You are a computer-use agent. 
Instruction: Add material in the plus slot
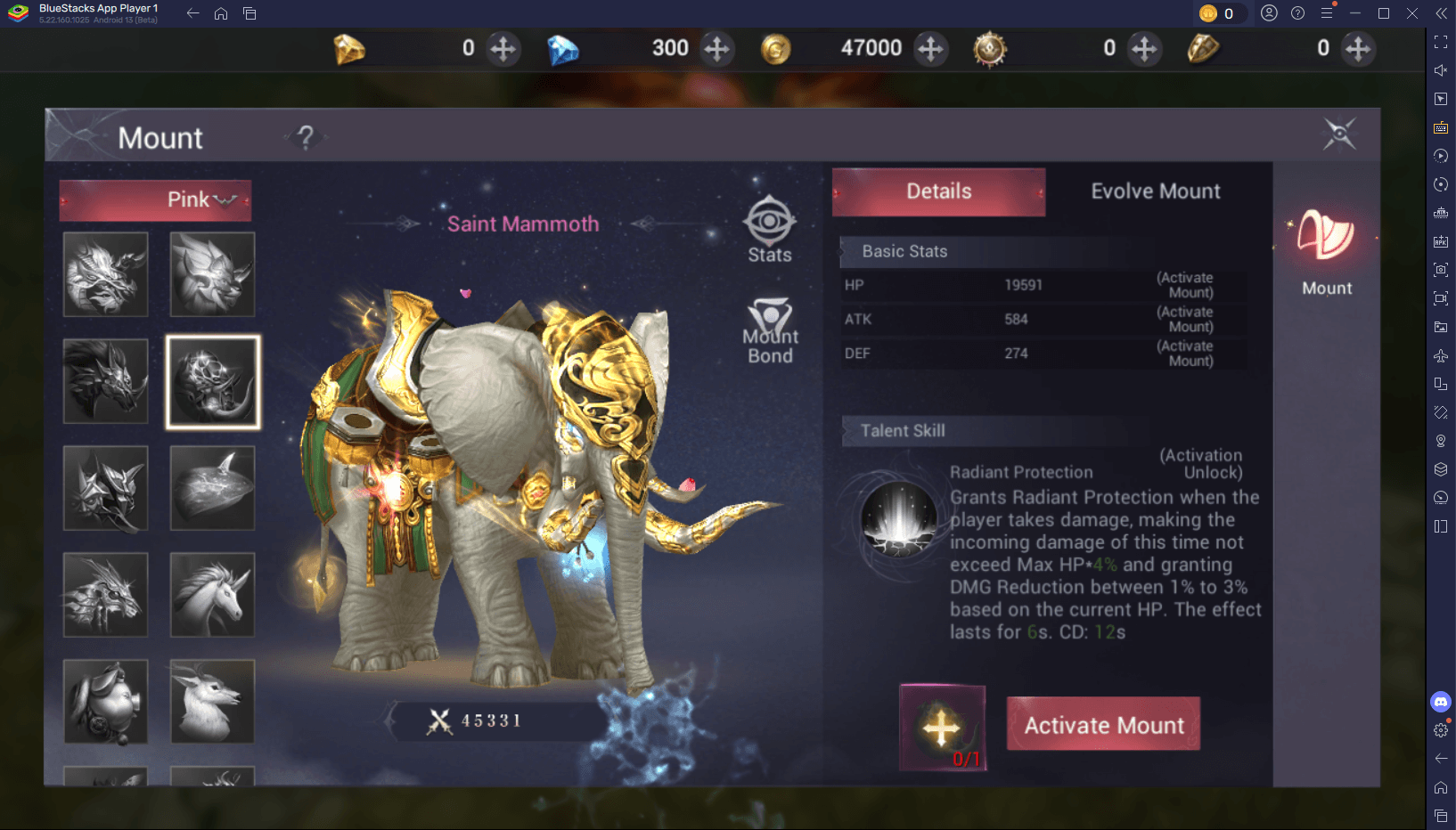[x=942, y=727]
